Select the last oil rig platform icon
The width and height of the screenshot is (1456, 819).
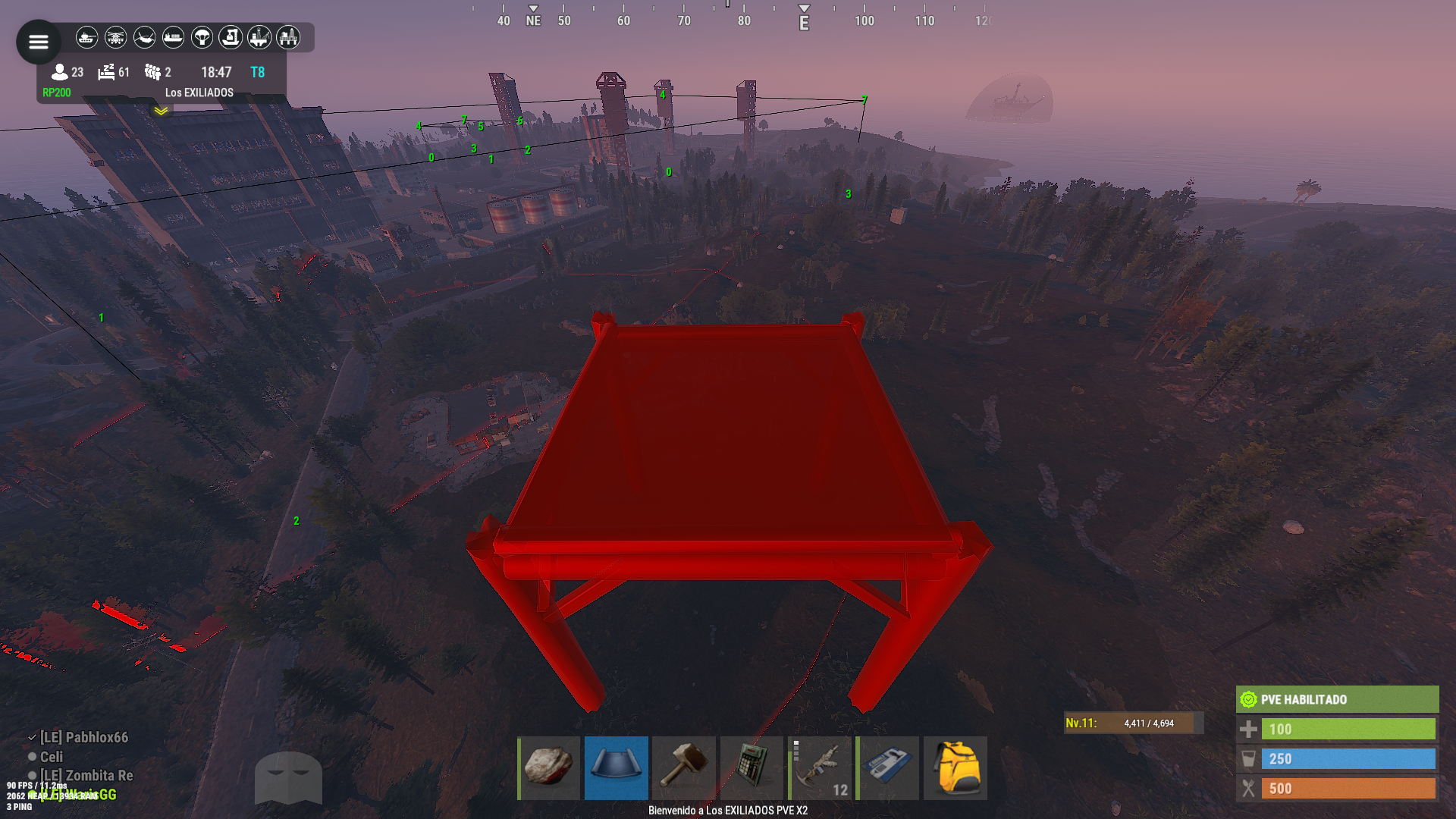[x=288, y=37]
